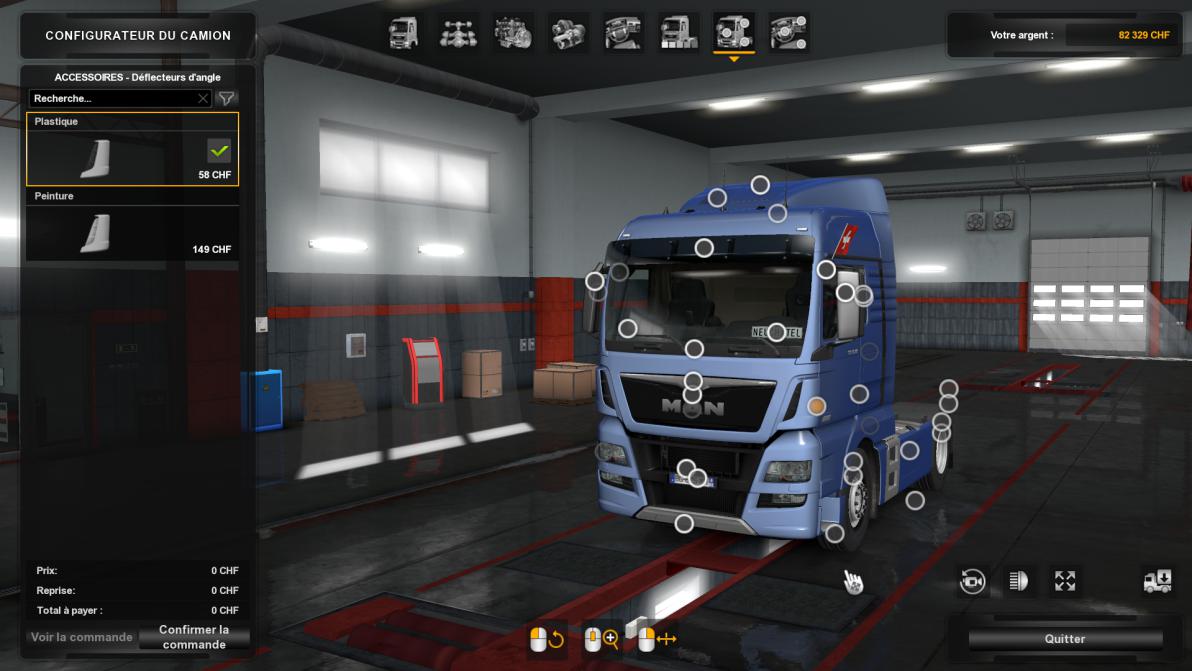The image size is (1192, 671).
Task: Switch to the interior accessories tab
Action: click(789, 33)
